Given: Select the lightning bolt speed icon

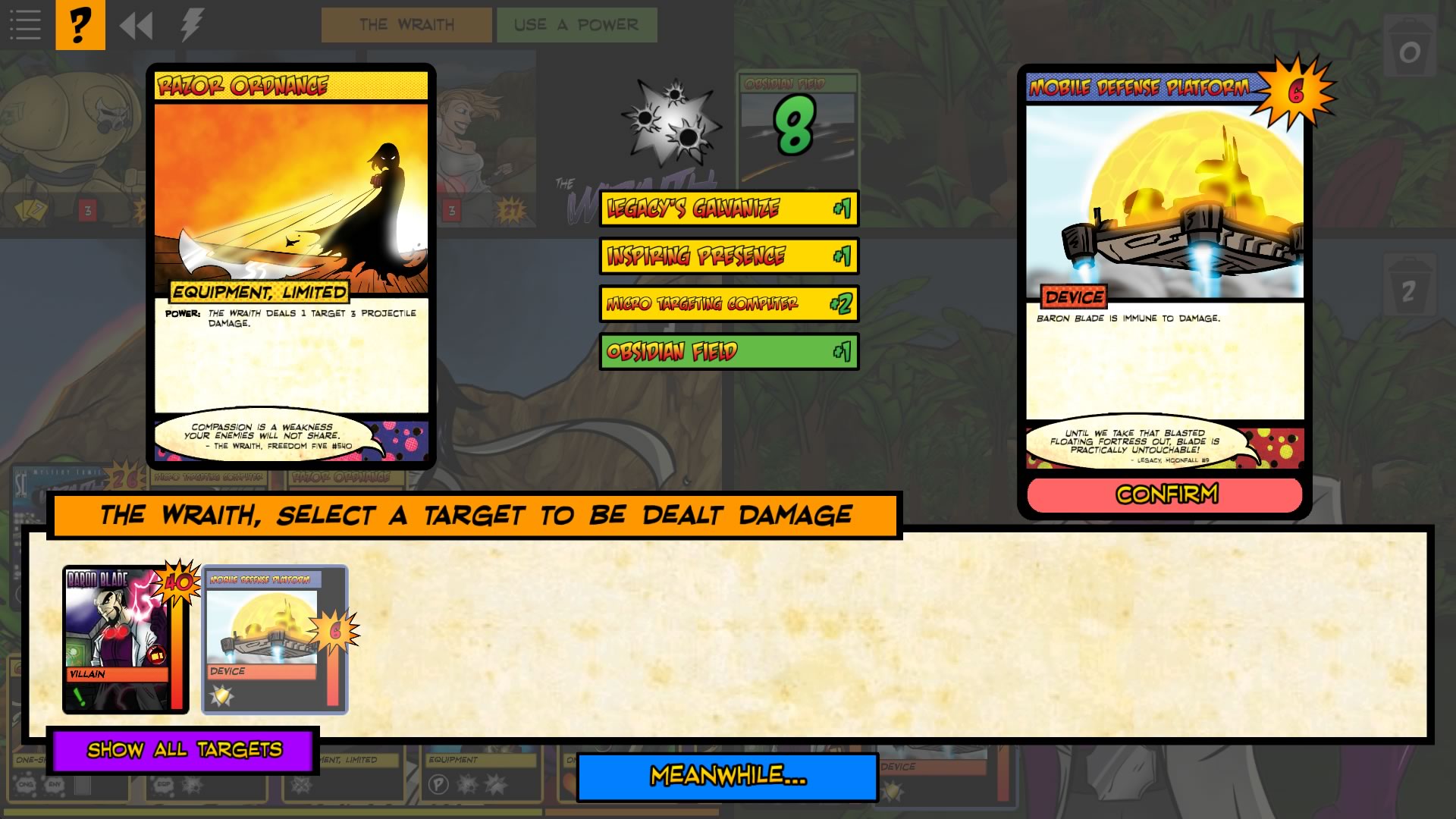Looking at the screenshot, I should click(x=189, y=24).
